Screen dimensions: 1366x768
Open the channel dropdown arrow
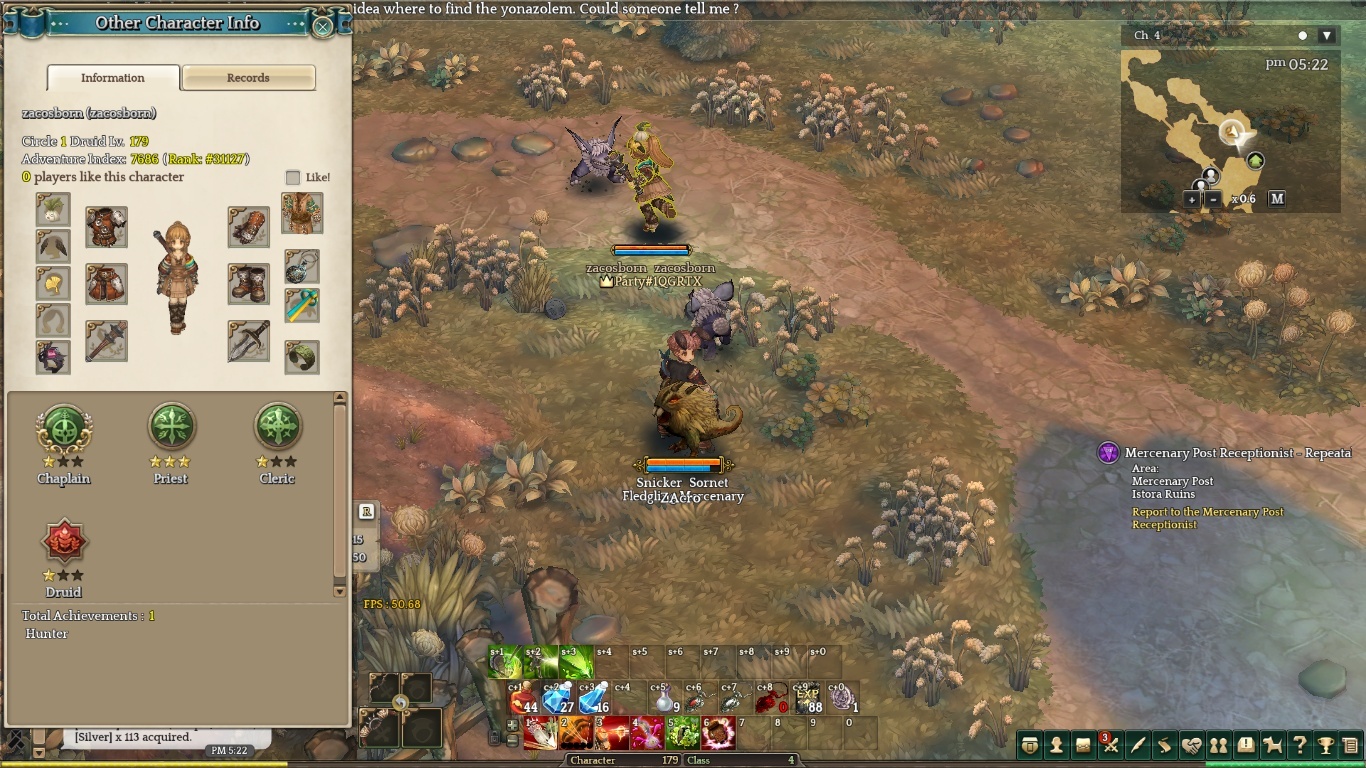click(1327, 36)
